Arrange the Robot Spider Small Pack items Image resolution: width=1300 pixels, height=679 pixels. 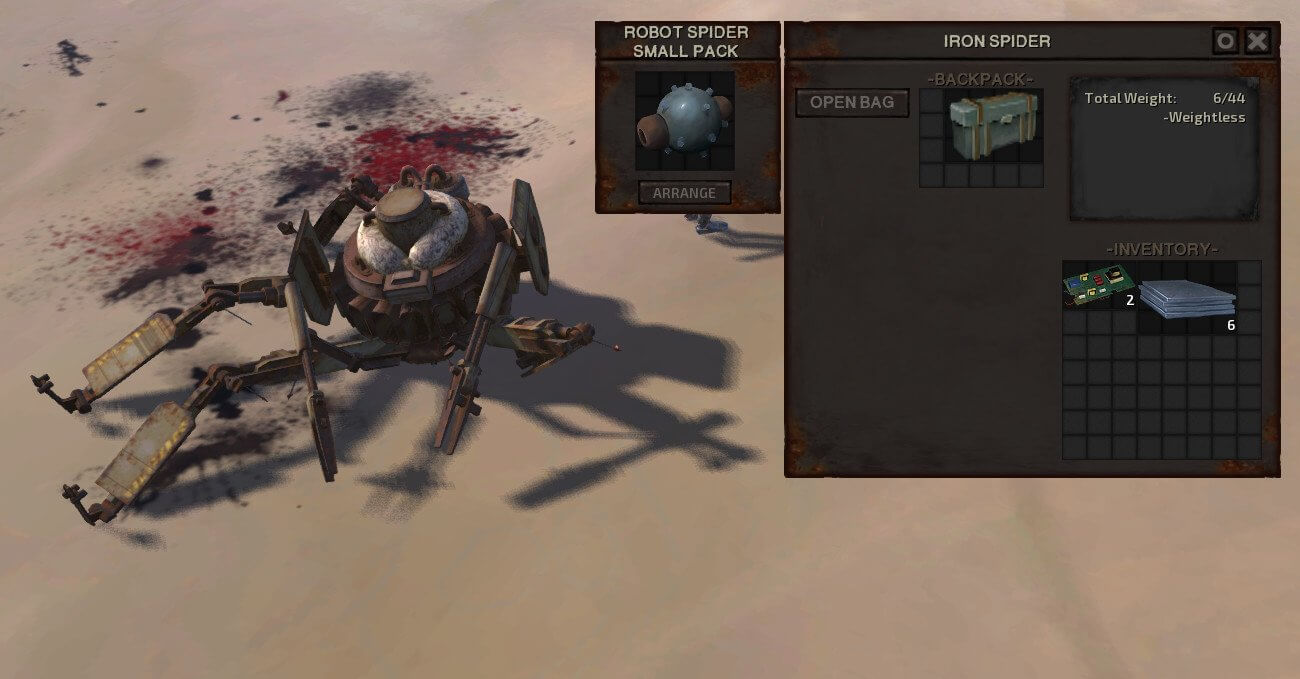(x=685, y=192)
